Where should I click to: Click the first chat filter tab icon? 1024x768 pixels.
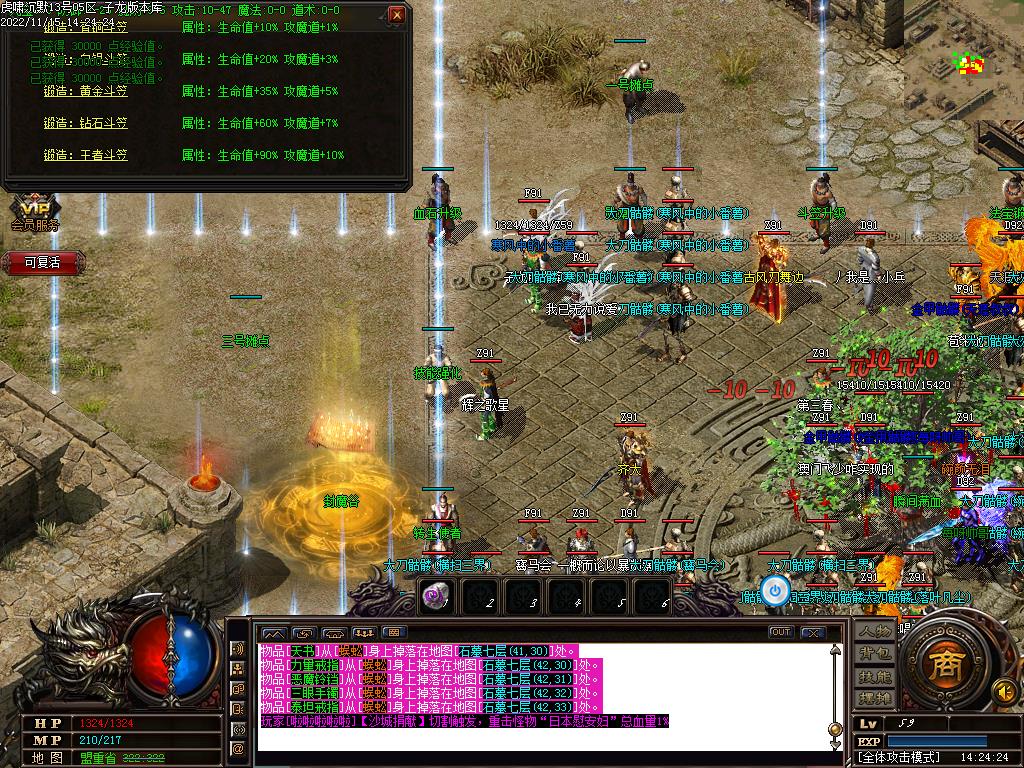(273, 633)
